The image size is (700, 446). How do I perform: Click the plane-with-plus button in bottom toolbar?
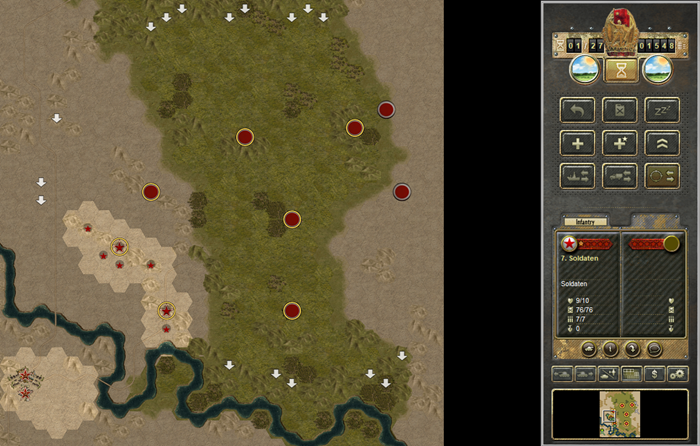click(609, 374)
